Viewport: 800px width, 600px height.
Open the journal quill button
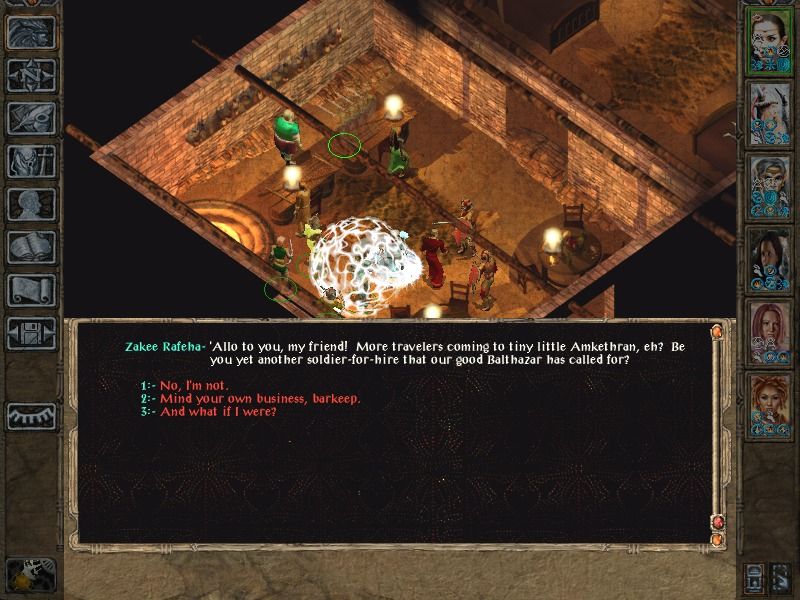31,118
